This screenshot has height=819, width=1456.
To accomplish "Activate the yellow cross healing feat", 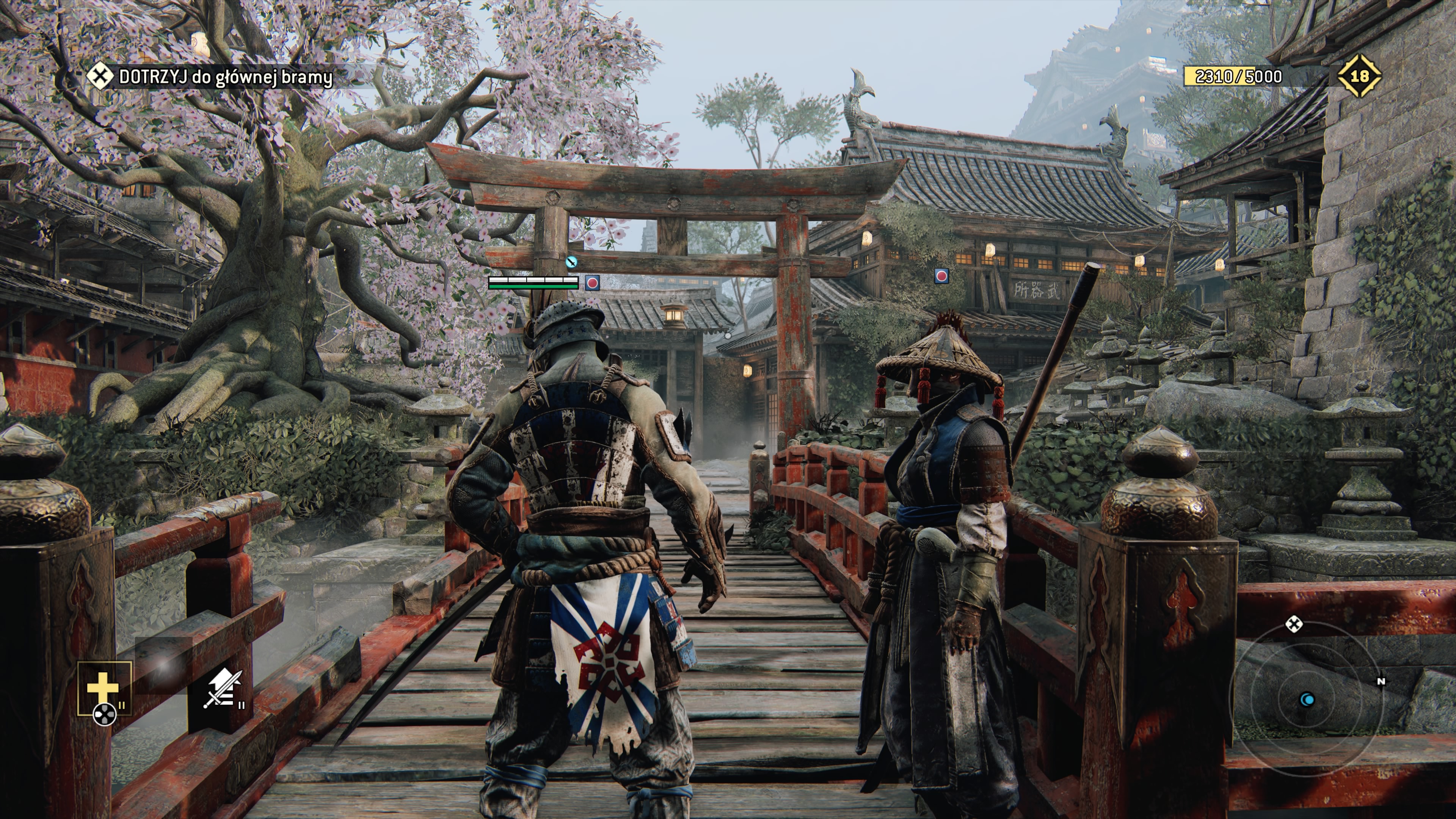I will coord(104,689).
